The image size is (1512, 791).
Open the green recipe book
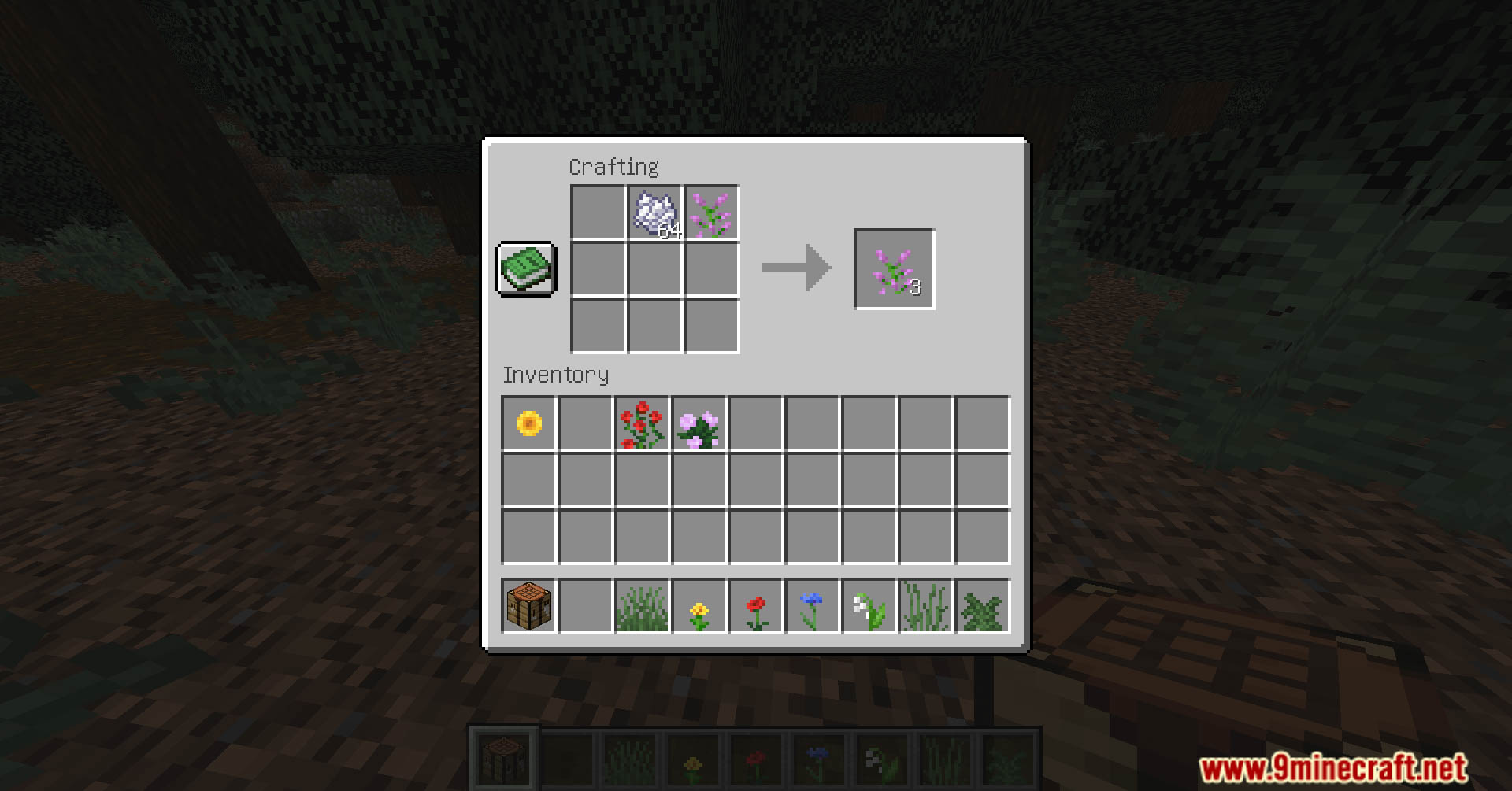click(x=526, y=268)
